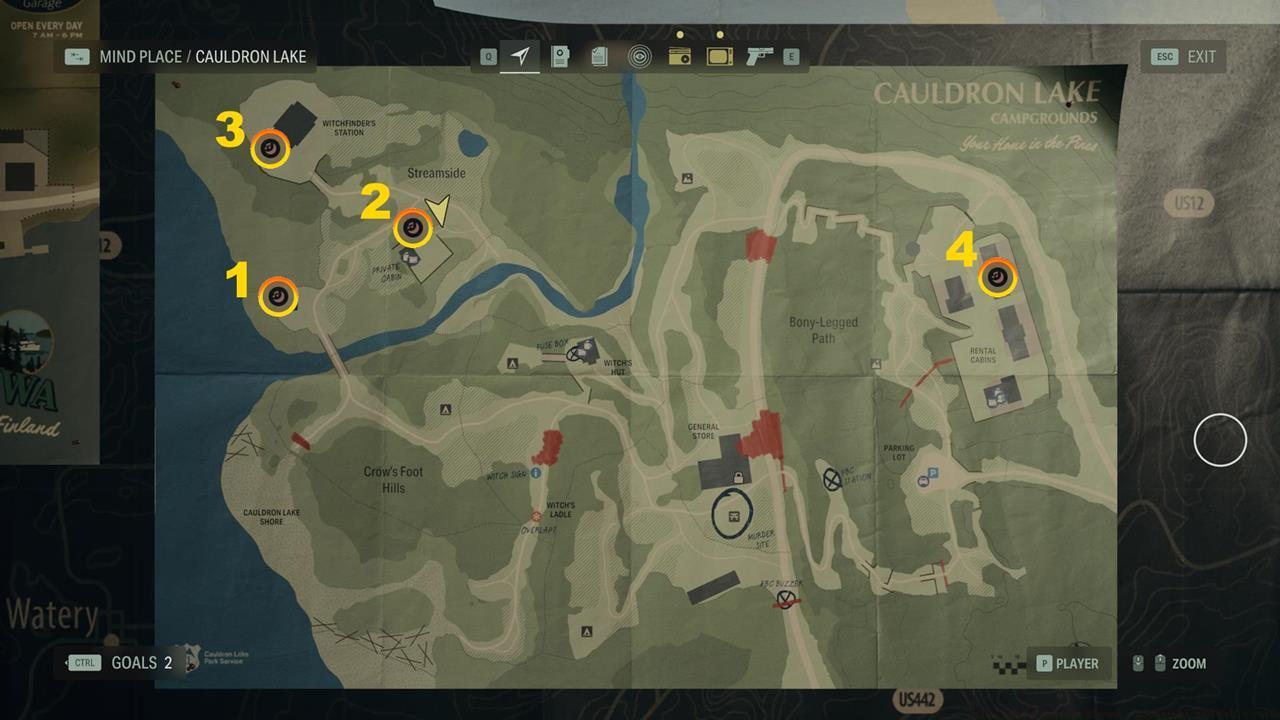Image resolution: width=1280 pixels, height=720 pixels.
Task: Click the tent icon in Crow's Foot Hills
Action: [x=444, y=408]
